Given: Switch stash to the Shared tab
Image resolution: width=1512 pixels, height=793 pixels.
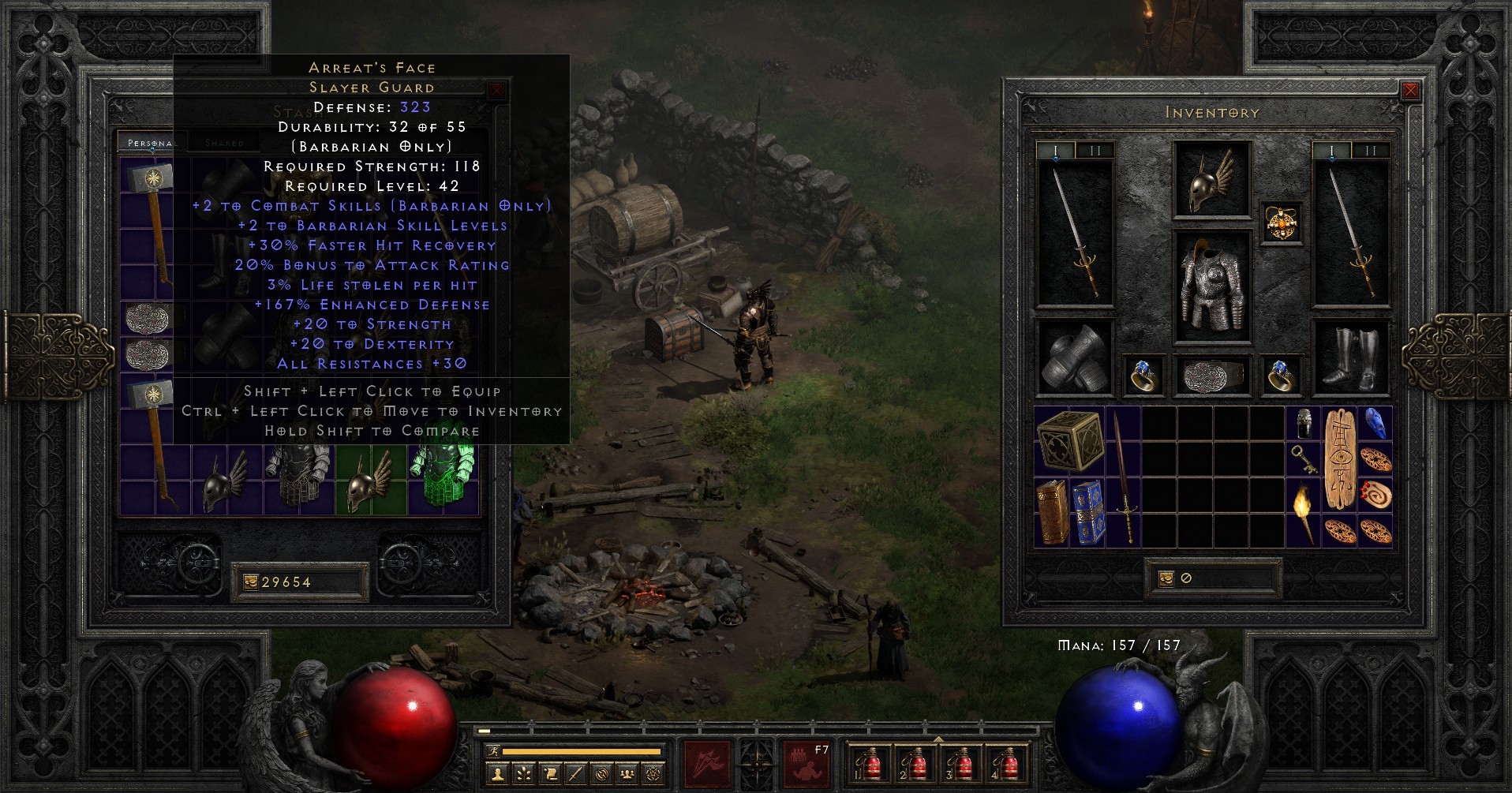Looking at the screenshot, I should (225, 143).
